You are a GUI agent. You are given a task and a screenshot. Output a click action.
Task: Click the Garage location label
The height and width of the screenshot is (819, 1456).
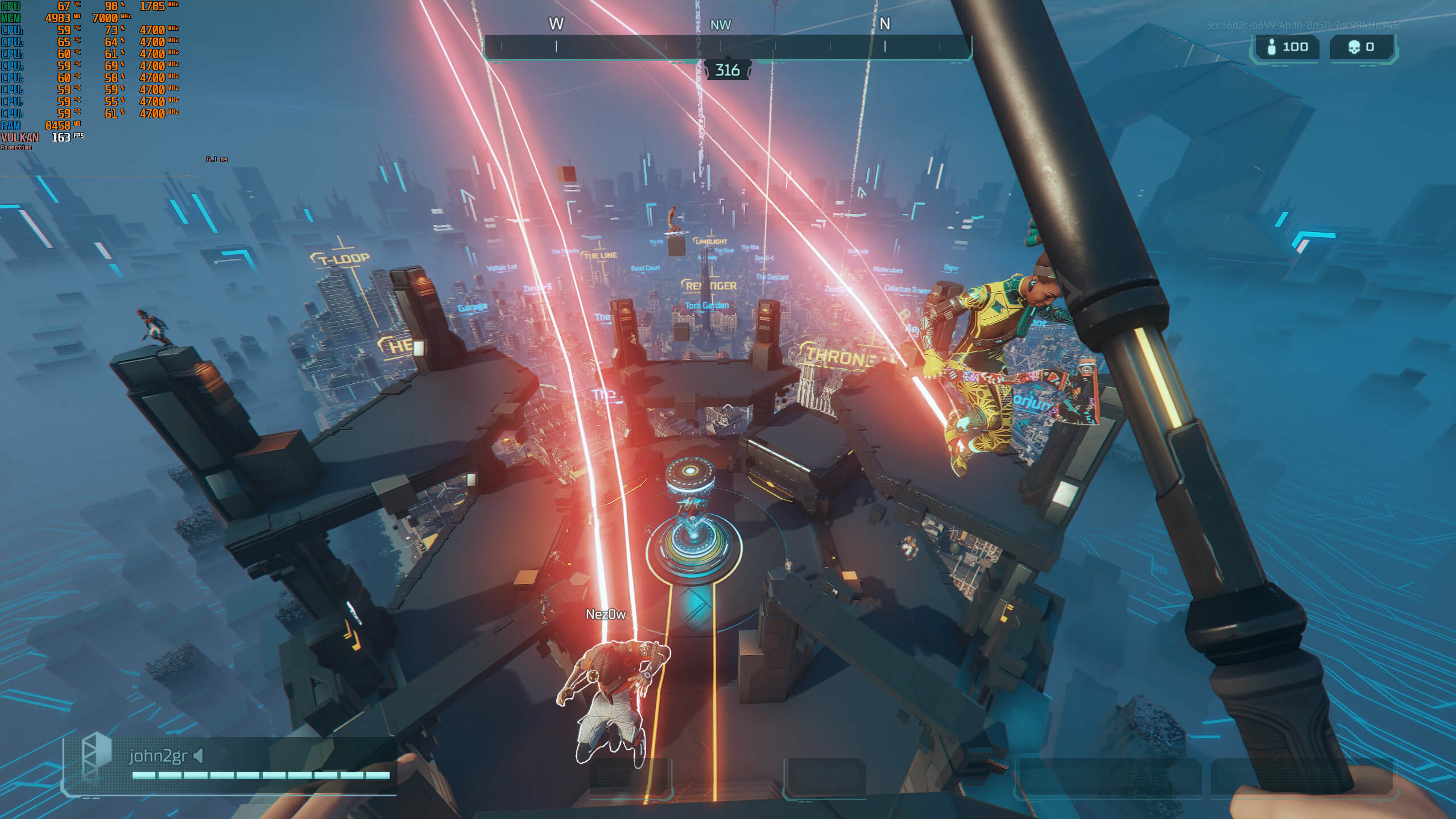473,307
